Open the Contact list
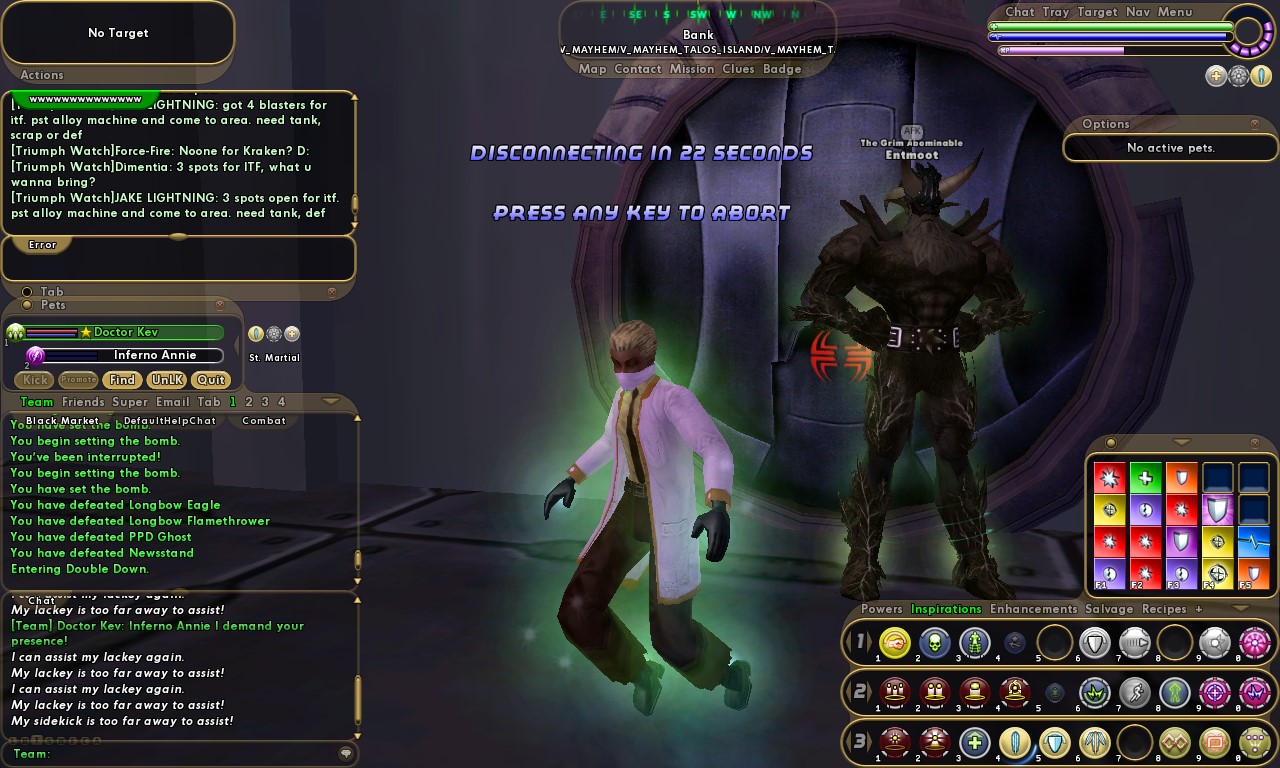Viewport: 1280px width, 768px height. (x=638, y=69)
